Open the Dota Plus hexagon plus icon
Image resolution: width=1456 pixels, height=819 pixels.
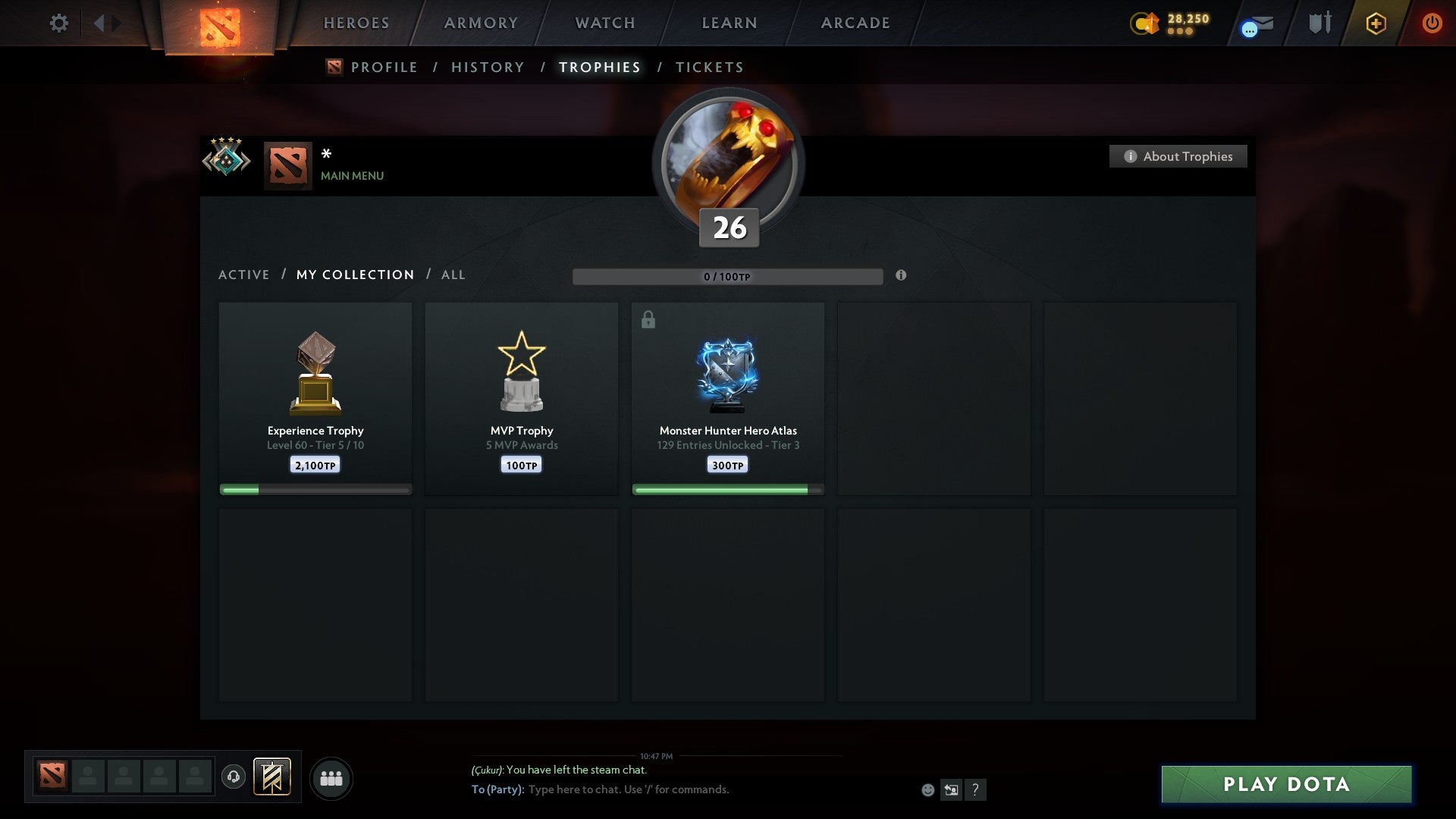pyautogui.click(x=1375, y=23)
